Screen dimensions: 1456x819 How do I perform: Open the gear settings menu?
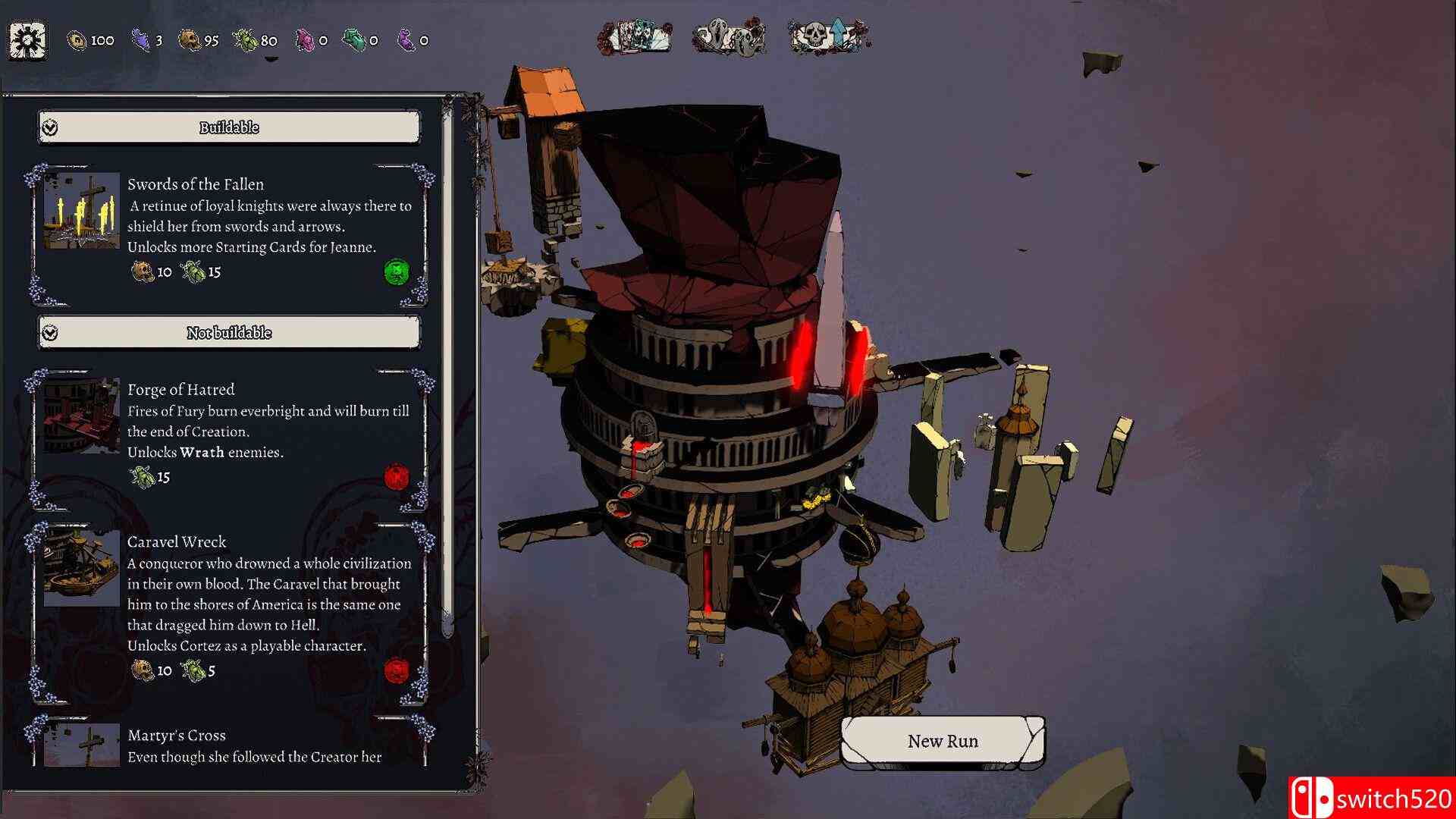click(28, 40)
